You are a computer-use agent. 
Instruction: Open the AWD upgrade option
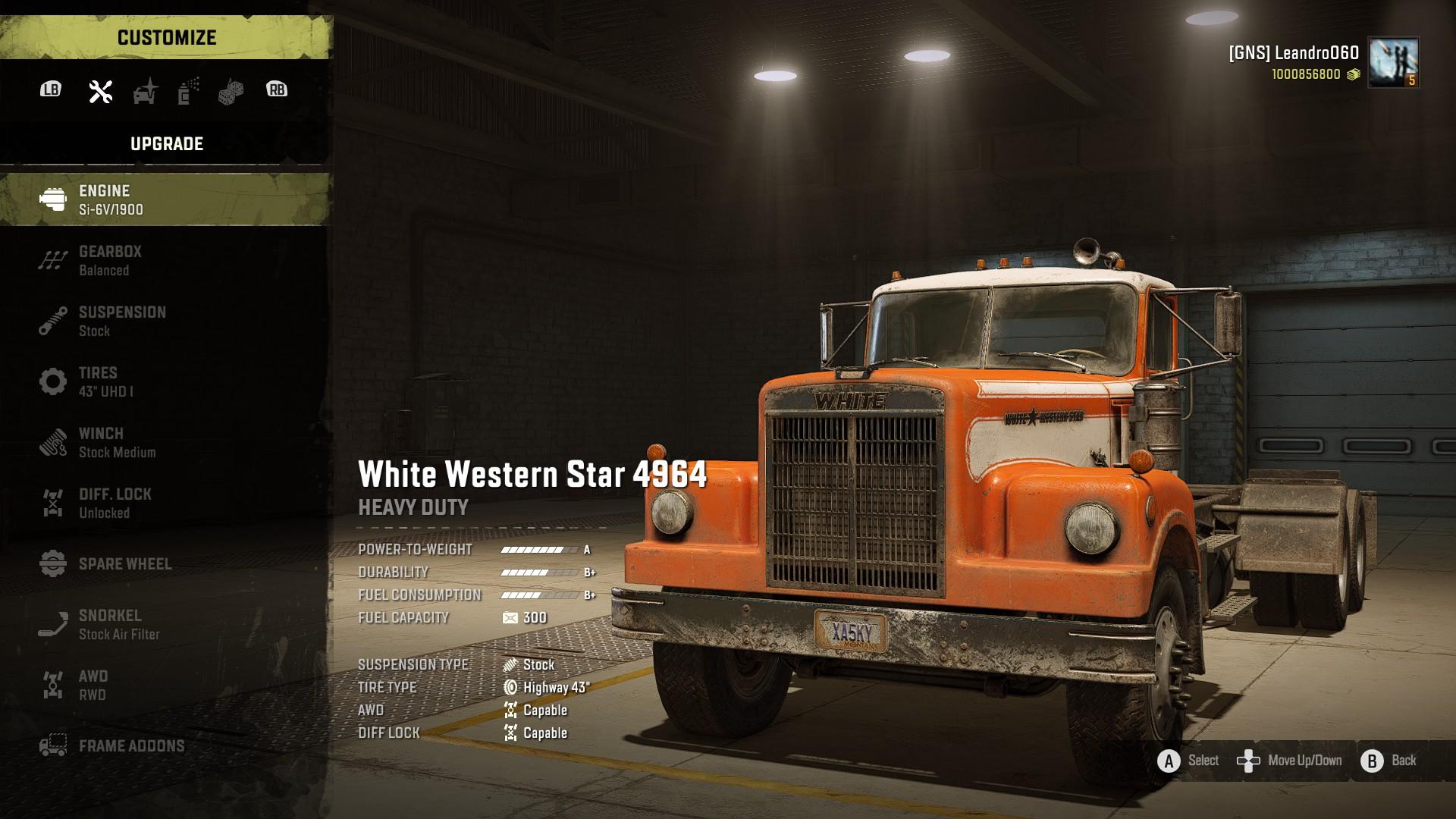point(165,685)
